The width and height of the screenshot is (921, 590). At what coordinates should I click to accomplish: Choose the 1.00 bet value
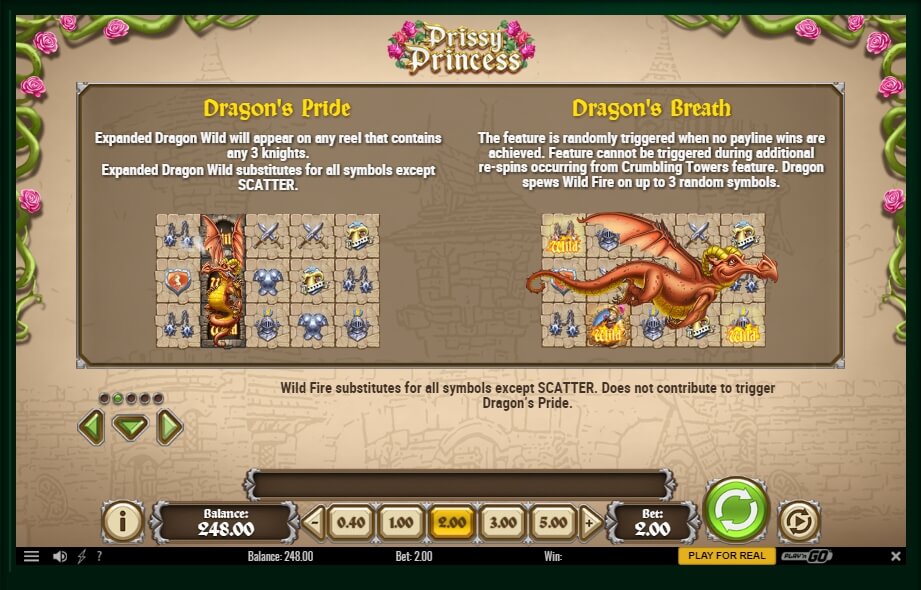tap(400, 522)
